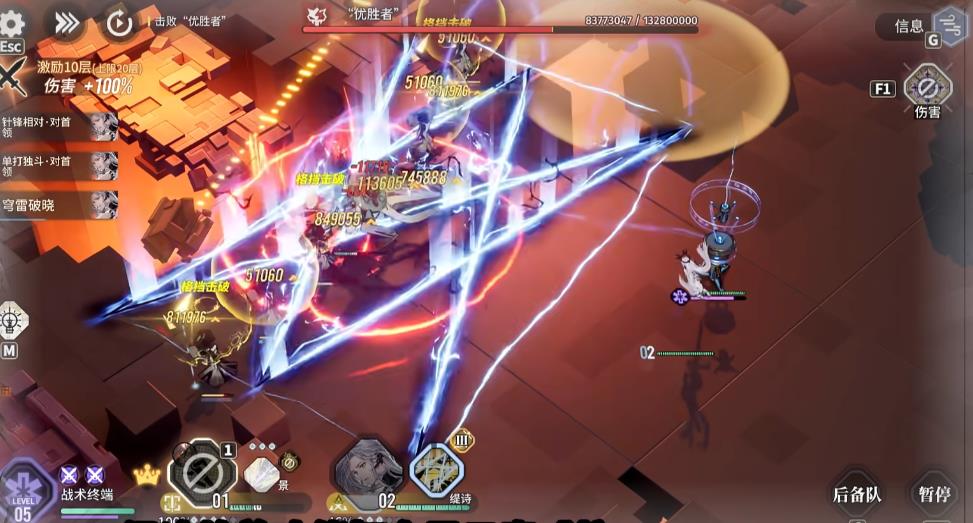Select squad 02 character portrait
The width and height of the screenshot is (973, 523).
click(368, 470)
